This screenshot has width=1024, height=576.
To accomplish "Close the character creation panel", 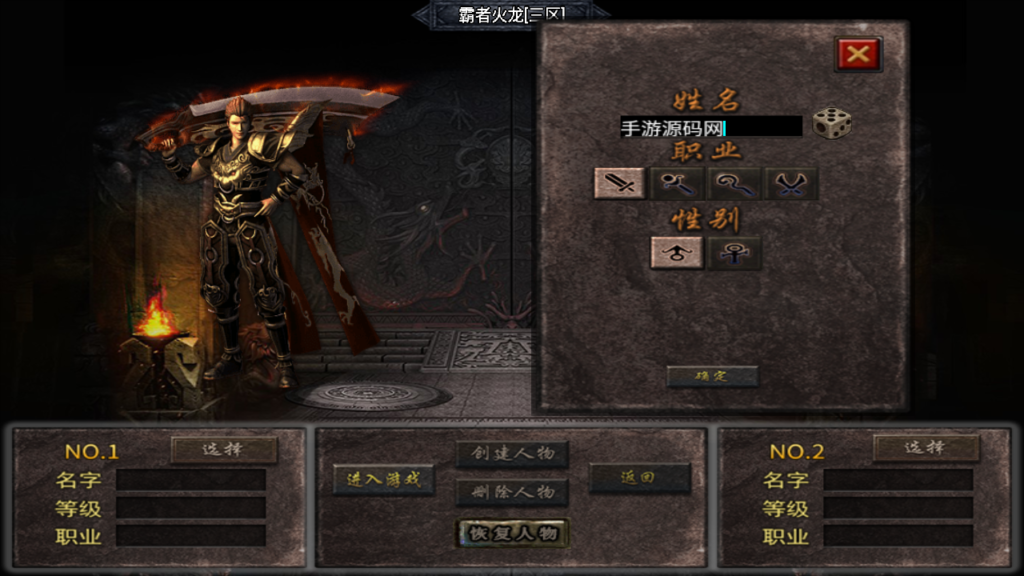I will click(857, 54).
